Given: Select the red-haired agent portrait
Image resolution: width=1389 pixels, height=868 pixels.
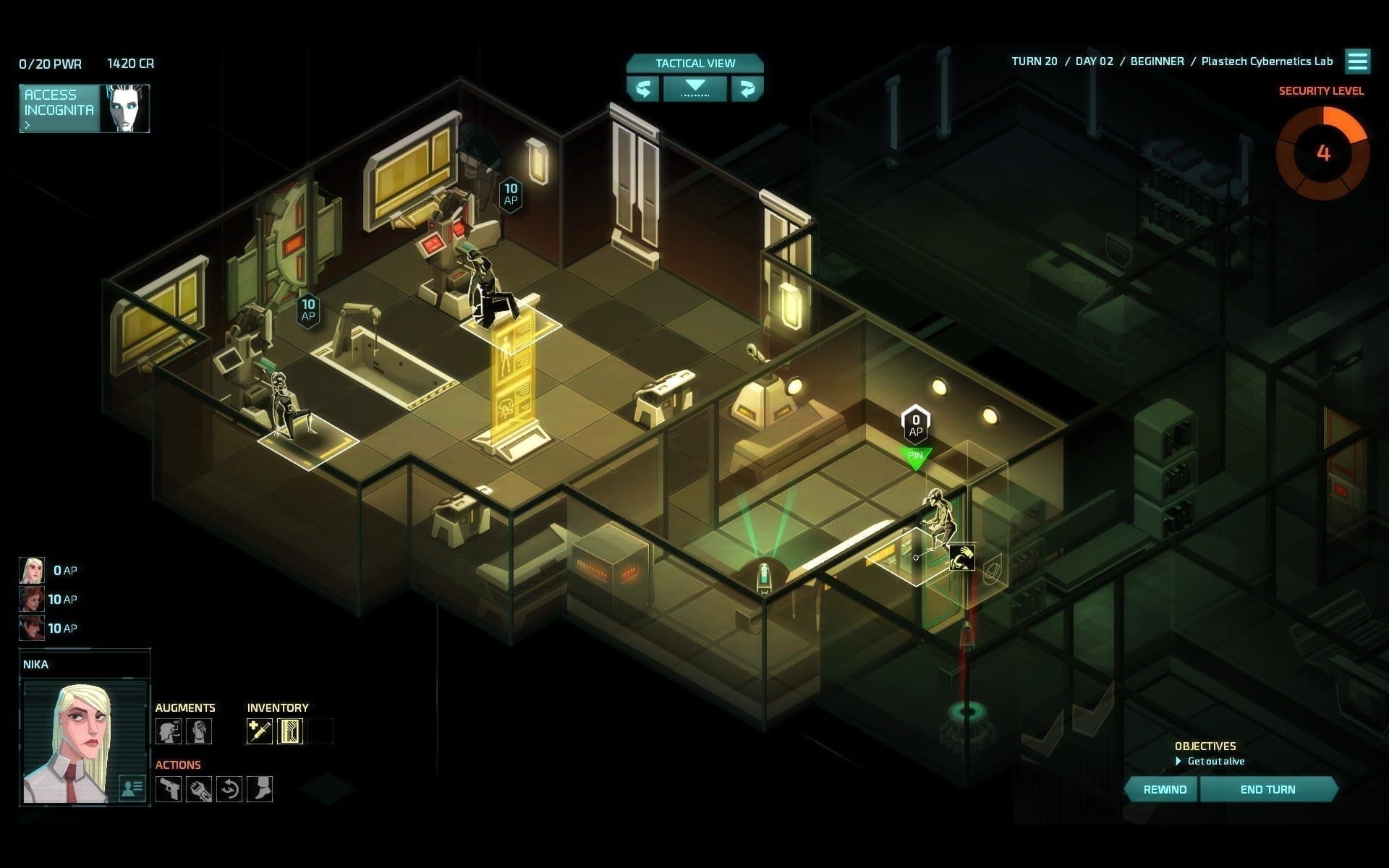Looking at the screenshot, I should [x=32, y=599].
